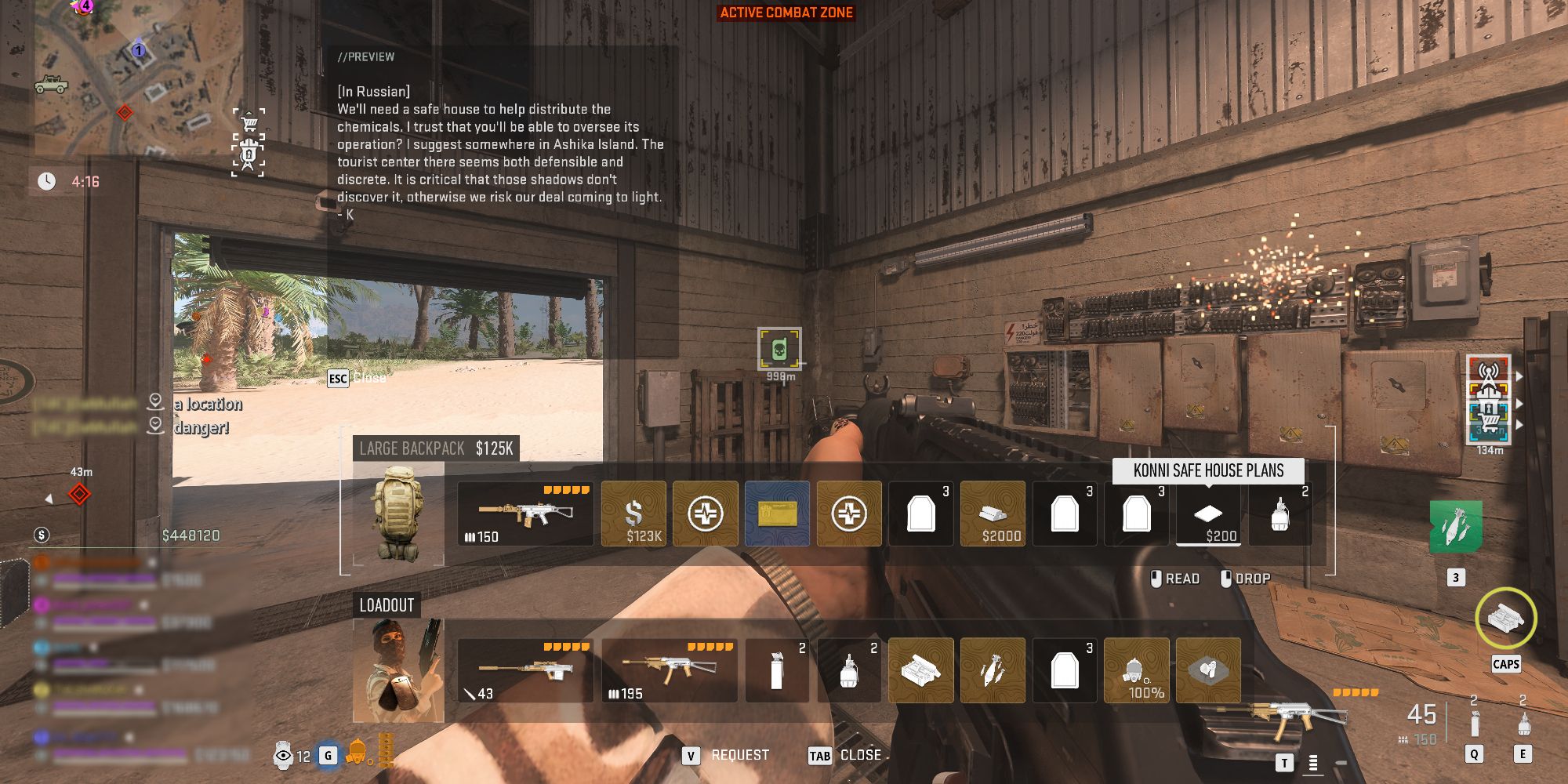Click the orange rarity pip bar above the SMG
Image resolution: width=1568 pixels, height=784 pixels.
(x=564, y=490)
